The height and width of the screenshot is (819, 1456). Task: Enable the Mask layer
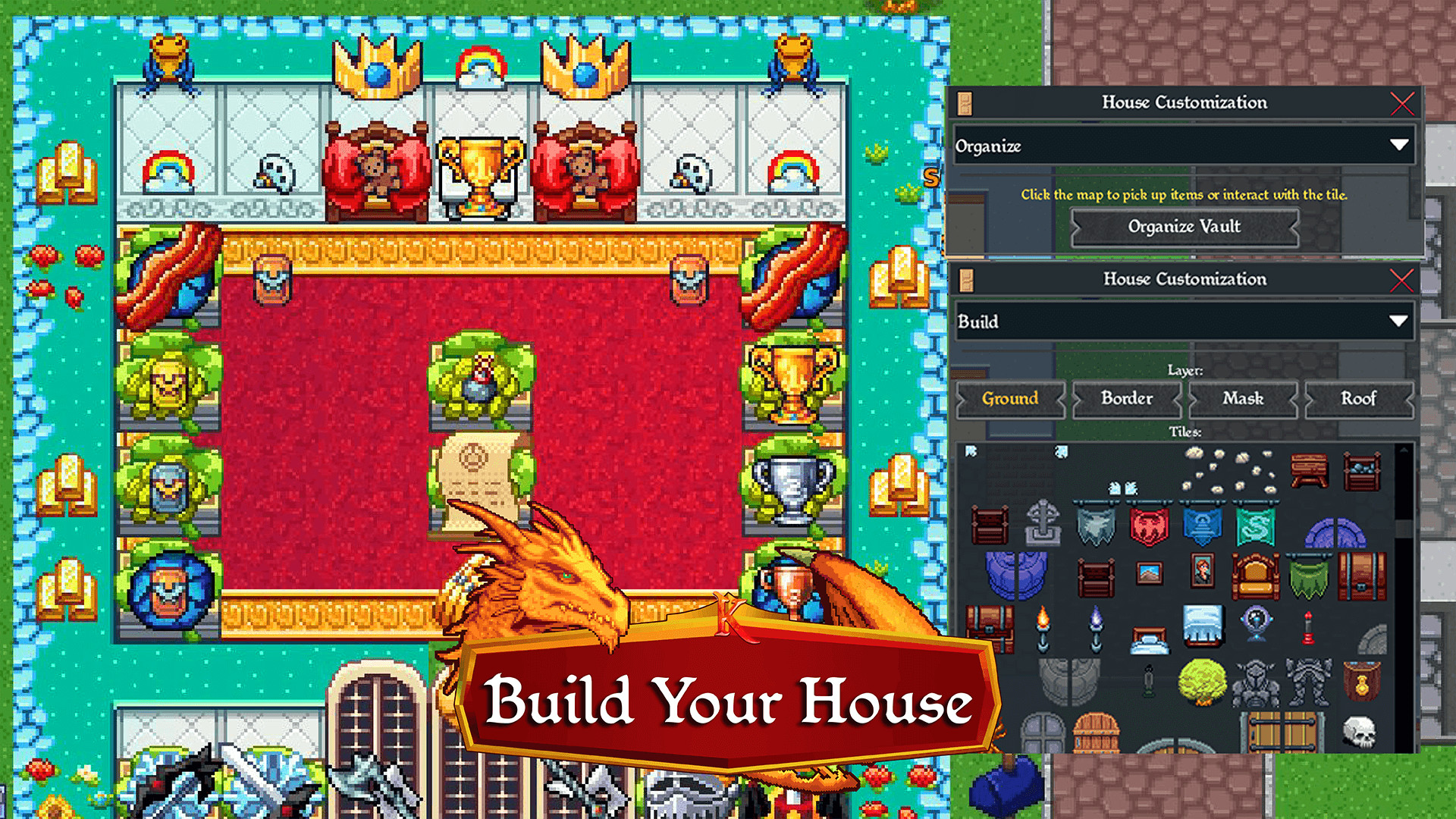tap(1243, 400)
